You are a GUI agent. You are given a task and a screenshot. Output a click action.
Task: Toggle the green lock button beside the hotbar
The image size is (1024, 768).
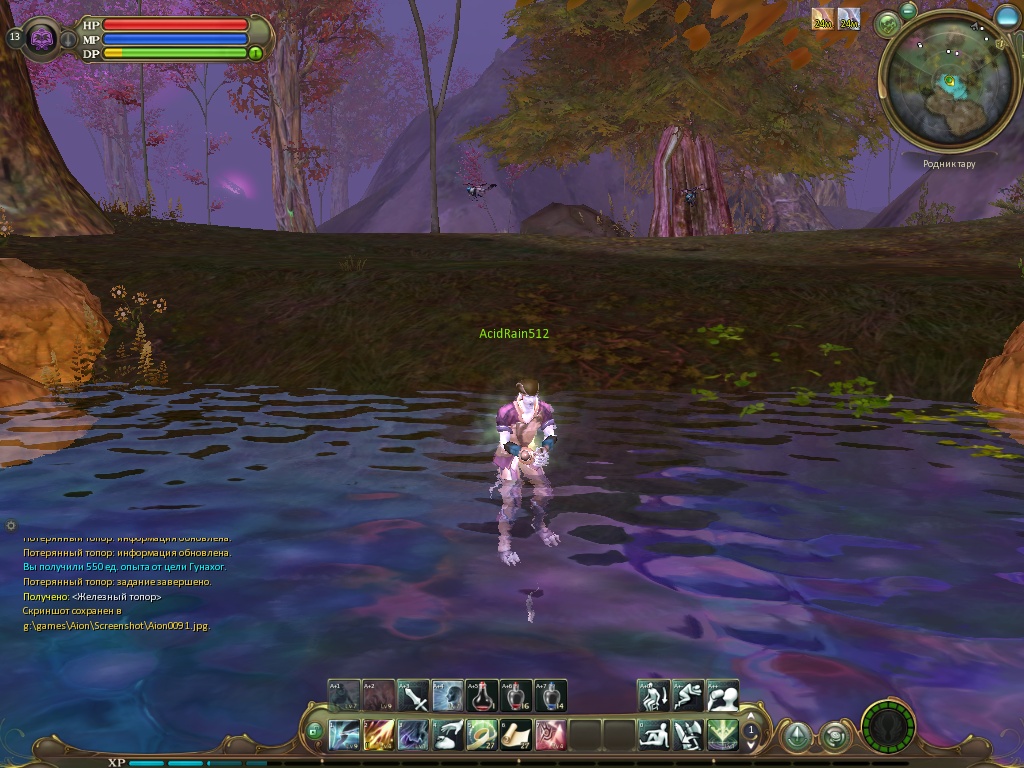(314, 732)
